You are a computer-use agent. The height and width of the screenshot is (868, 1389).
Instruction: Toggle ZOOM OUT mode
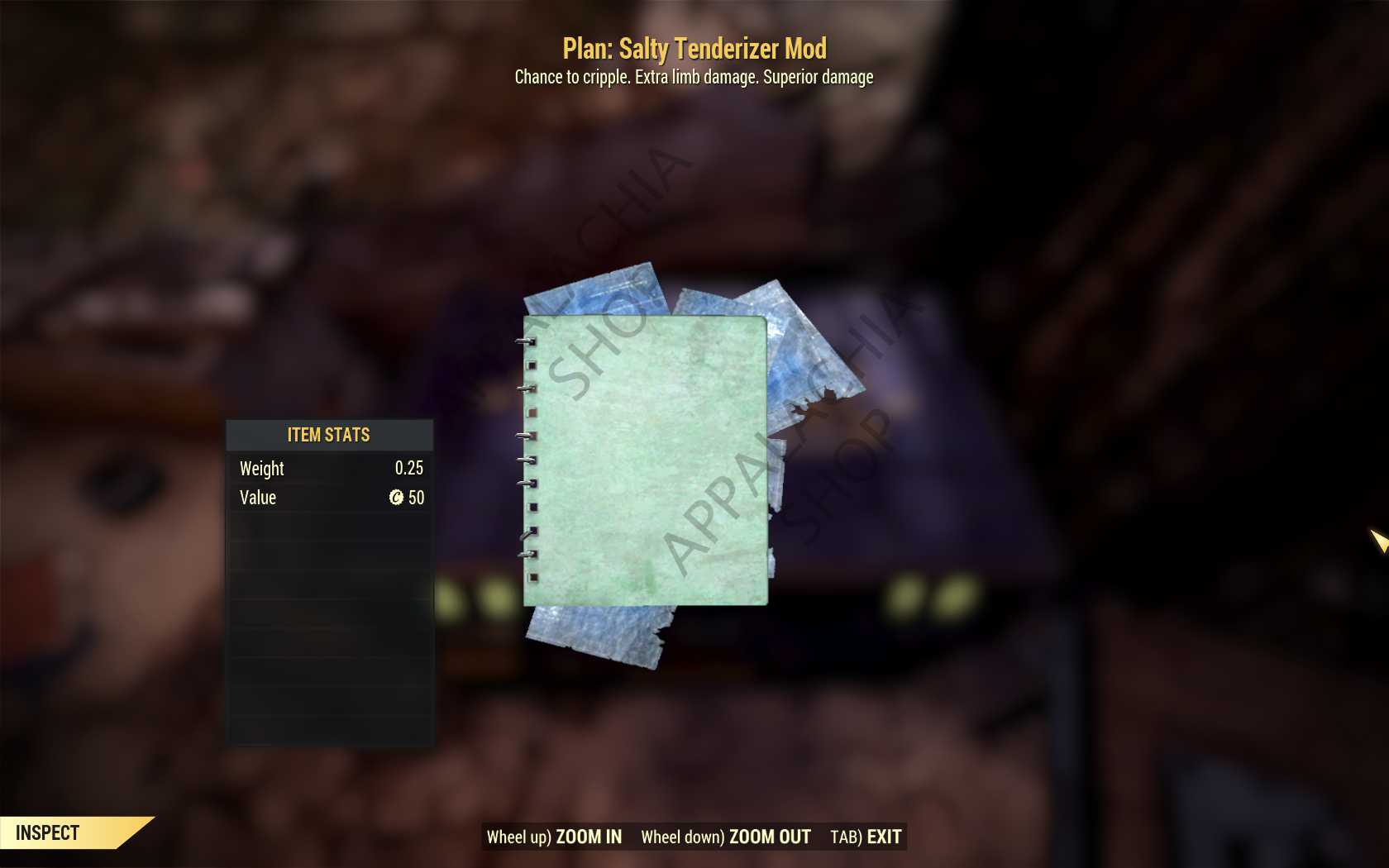(768, 837)
